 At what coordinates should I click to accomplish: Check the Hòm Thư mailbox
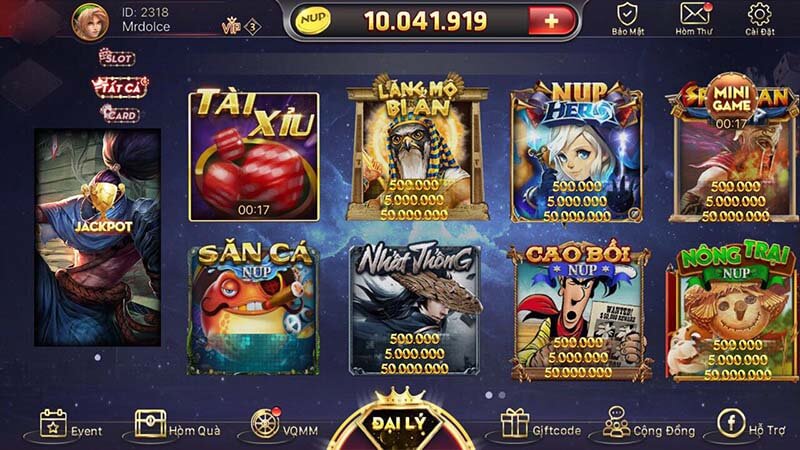click(x=693, y=19)
